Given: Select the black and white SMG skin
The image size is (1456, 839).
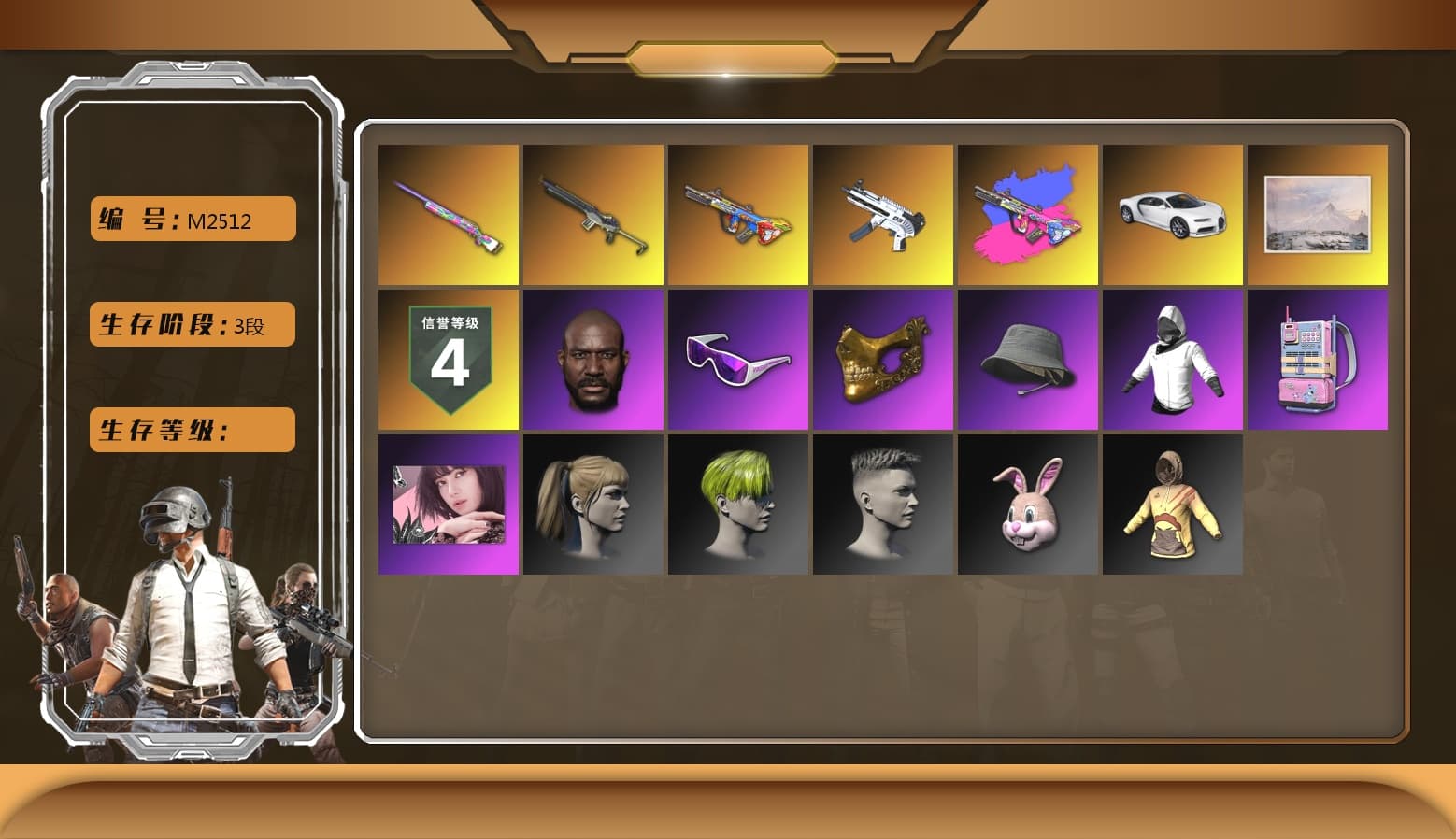Looking at the screenshot, I should click(882, 215).
